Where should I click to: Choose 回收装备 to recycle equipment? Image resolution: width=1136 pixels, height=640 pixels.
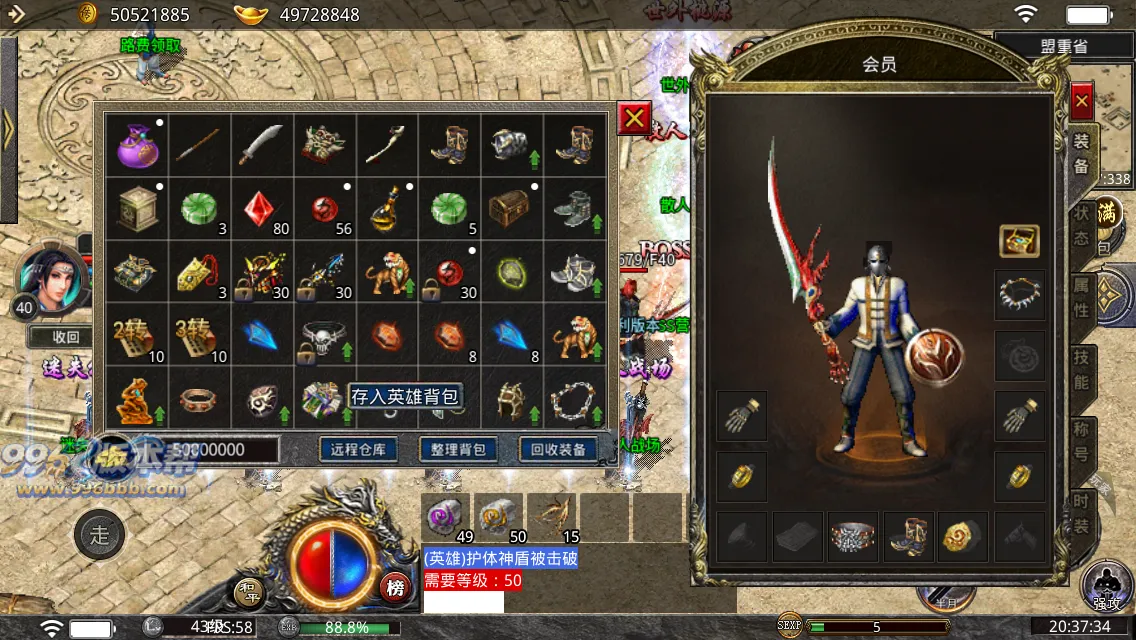pyautogui.click(x=558, y=449)
